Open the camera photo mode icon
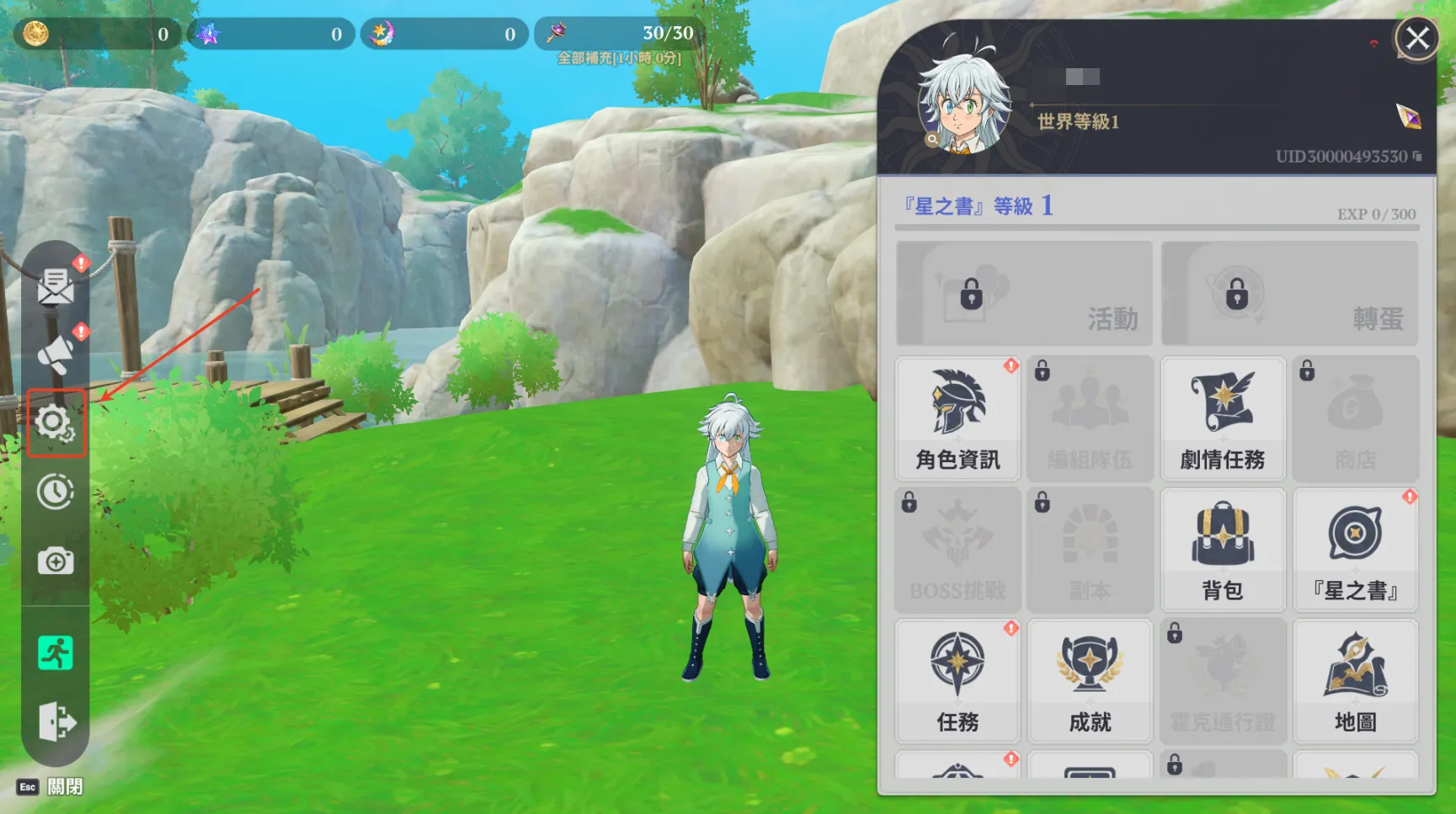Screen dimensions: 1456x814 pyautogui.click(x=56, y=561)
